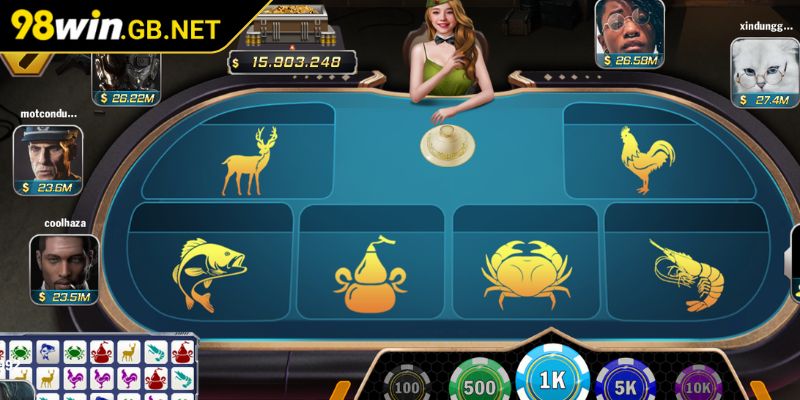
Task: View the player avatar with 26.22M balance
Action: pyautogui.click(x=126, y=70)
